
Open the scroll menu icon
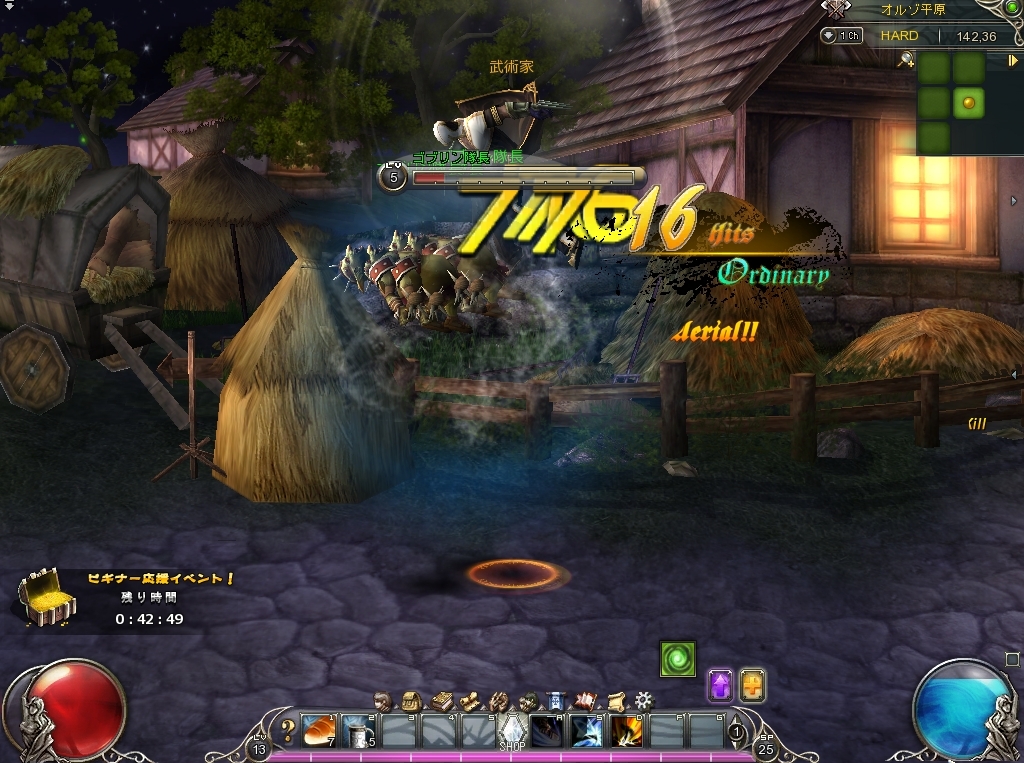pyautogui.click(x=615, y=699)
